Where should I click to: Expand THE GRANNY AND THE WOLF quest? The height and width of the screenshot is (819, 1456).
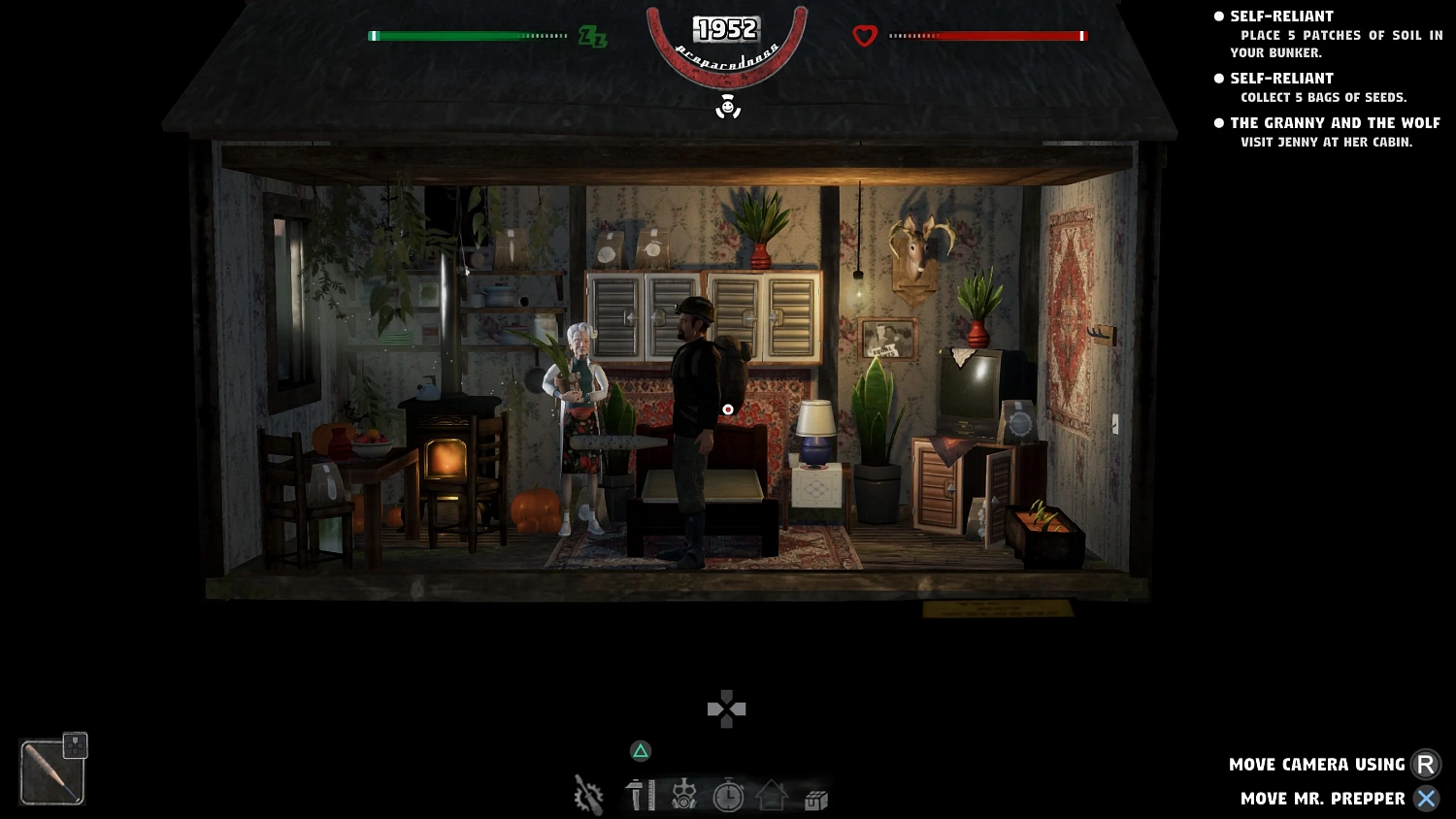point(1336,122)
